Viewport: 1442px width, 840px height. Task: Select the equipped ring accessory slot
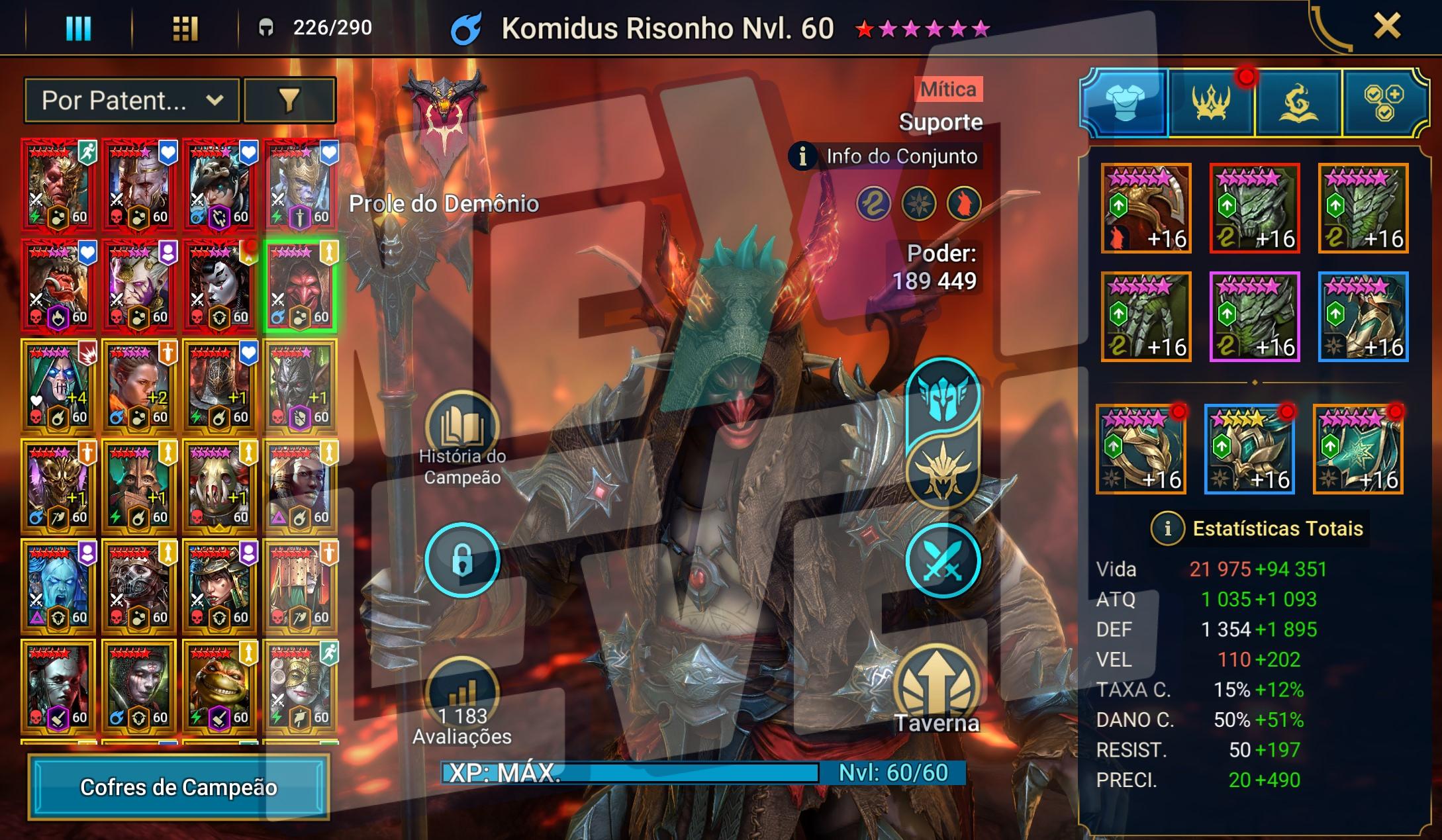[1141, 450]
